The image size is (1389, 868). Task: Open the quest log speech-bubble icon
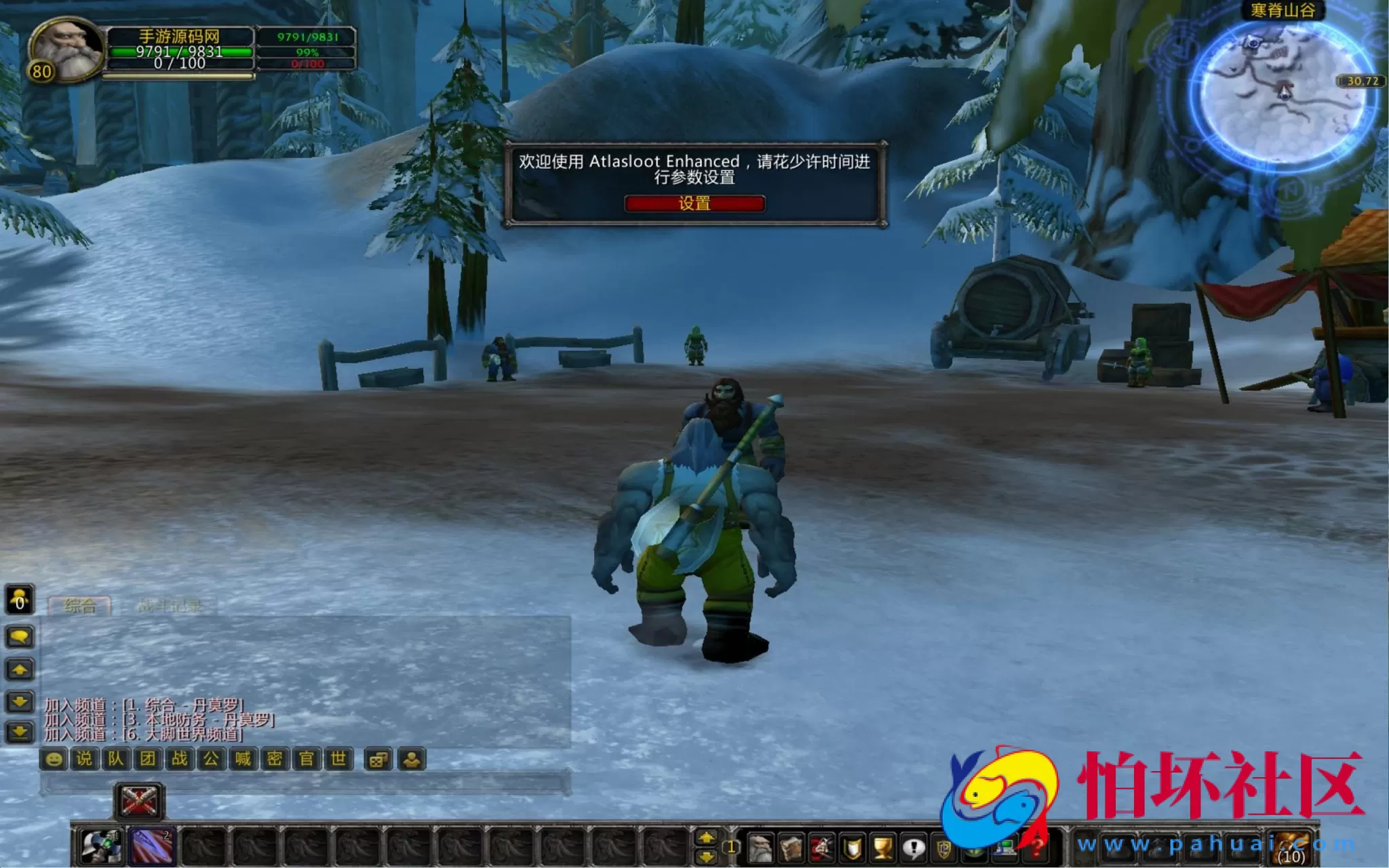click(913, 846)
